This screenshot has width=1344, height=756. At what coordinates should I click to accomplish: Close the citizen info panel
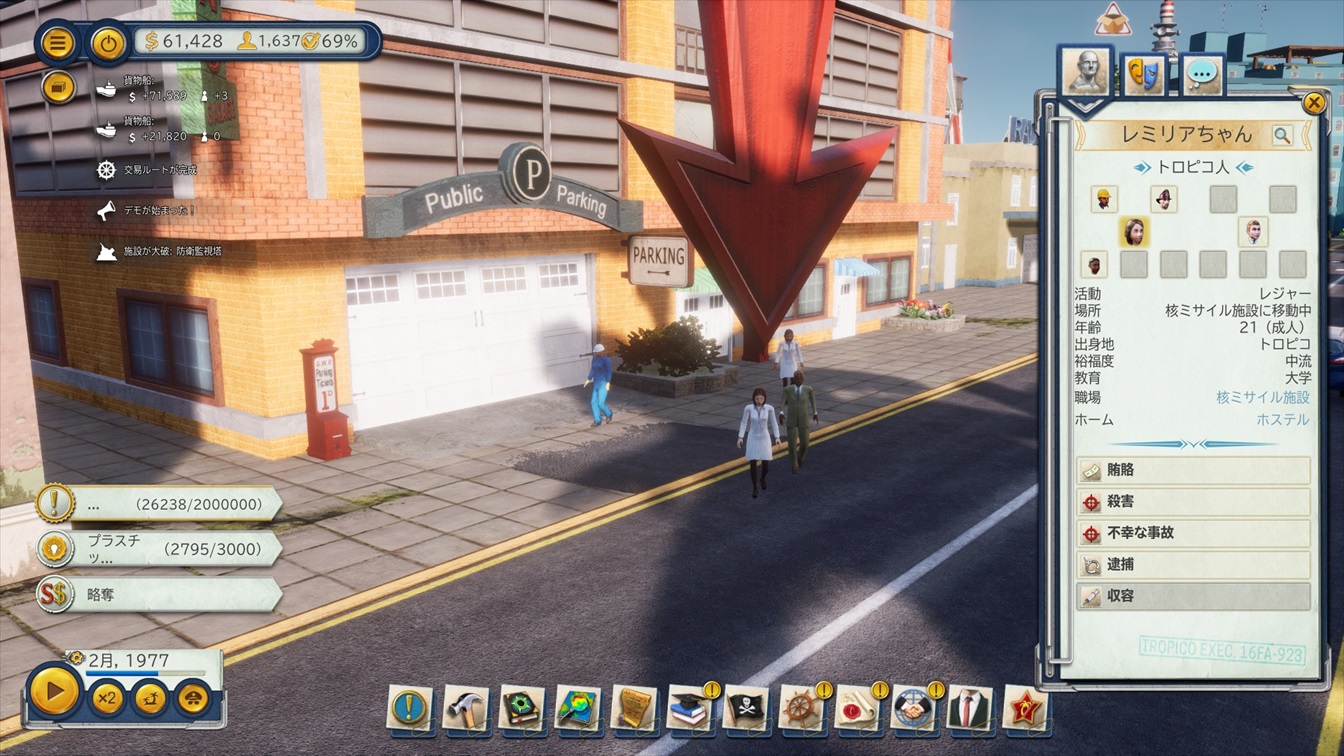tap(1314, 102)
